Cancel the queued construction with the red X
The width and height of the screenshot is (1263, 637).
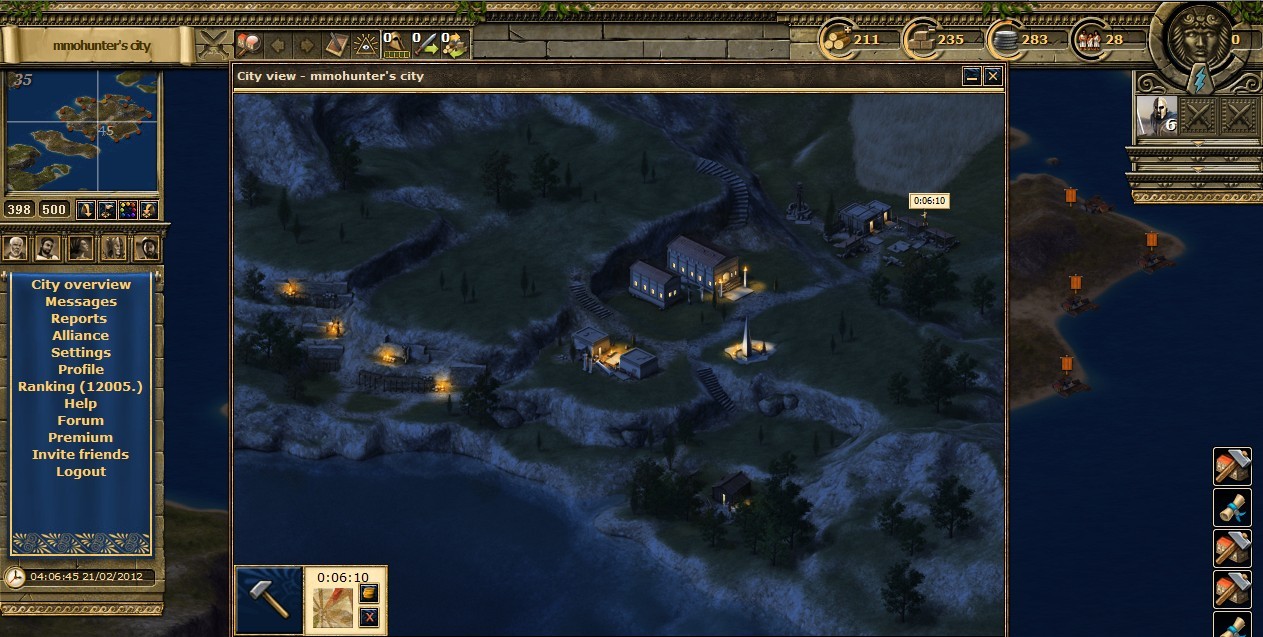coord(368,617)
